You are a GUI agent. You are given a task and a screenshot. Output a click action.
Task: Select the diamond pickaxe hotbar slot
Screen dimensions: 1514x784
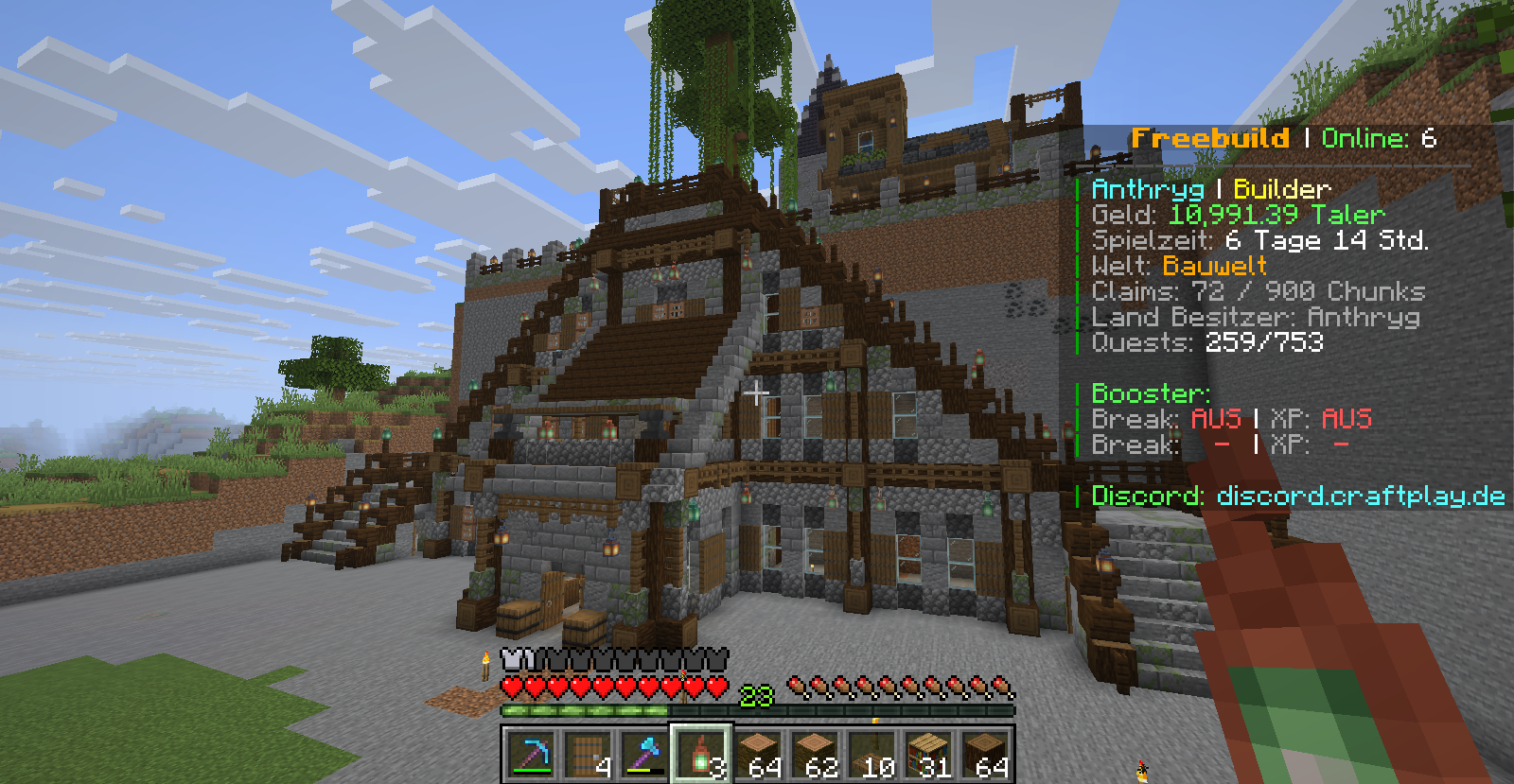530,755
